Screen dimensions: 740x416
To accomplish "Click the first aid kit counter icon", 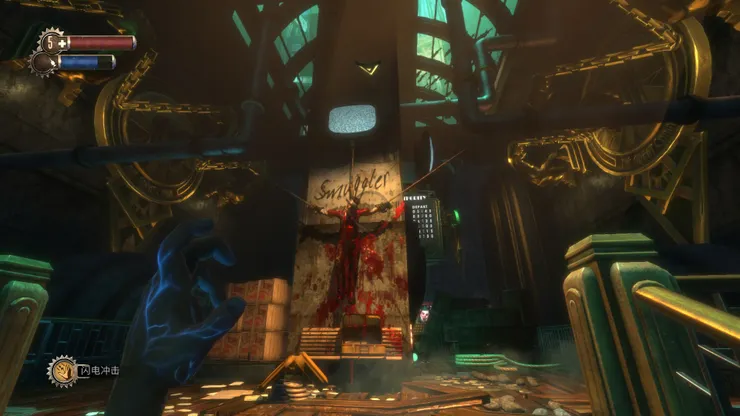I will (x=50, y=42).
